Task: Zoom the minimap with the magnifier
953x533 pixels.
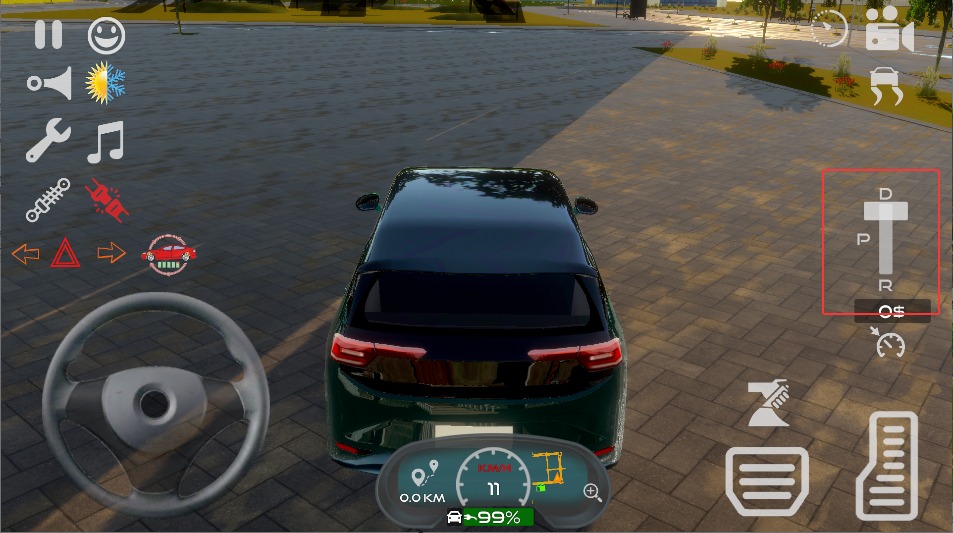Action: (x=593, y=491)
